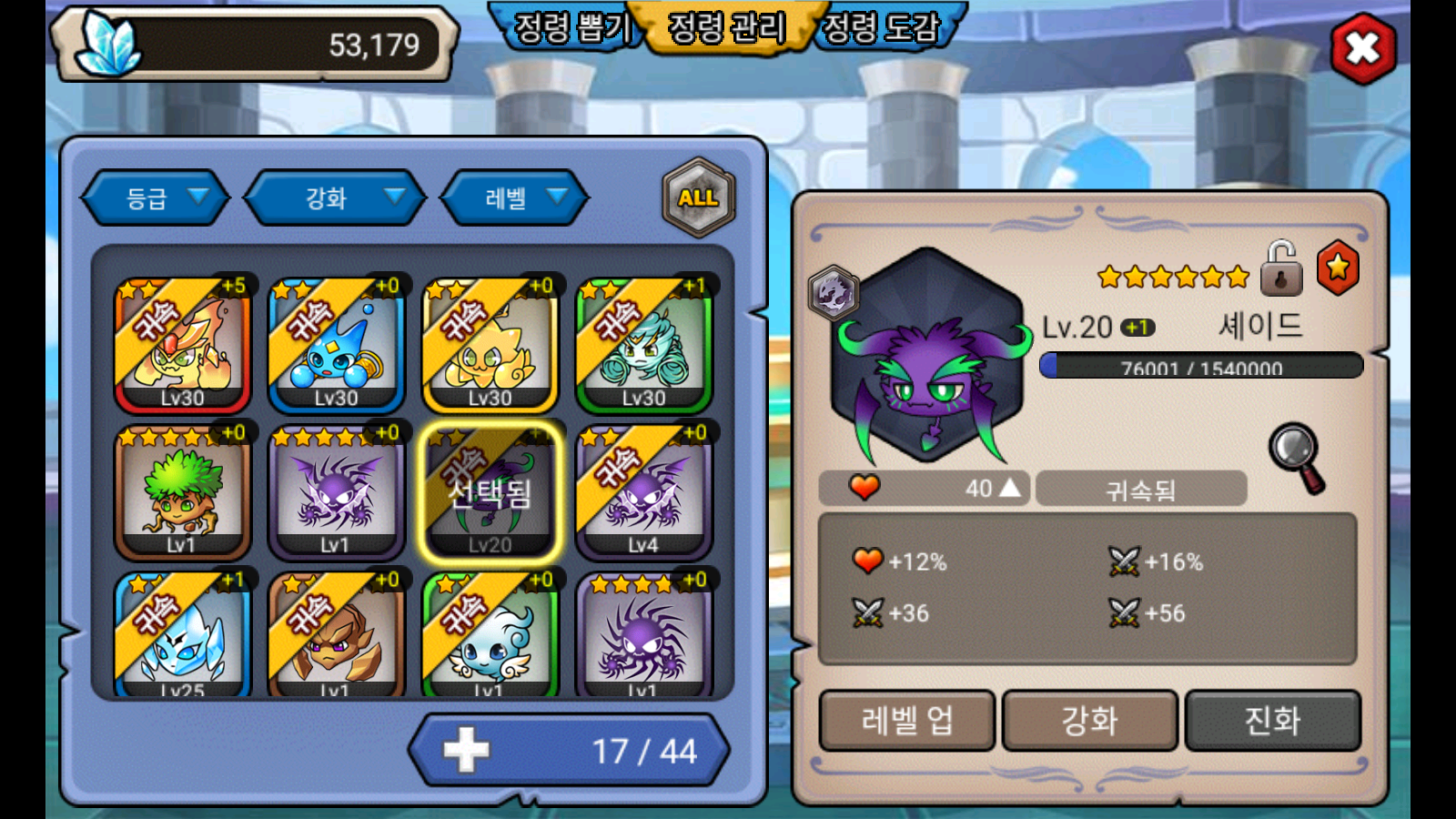This screenshot has width=1456, height=819.
Task: Select the blue water drop spirit
Action: (x=336, y=346)
